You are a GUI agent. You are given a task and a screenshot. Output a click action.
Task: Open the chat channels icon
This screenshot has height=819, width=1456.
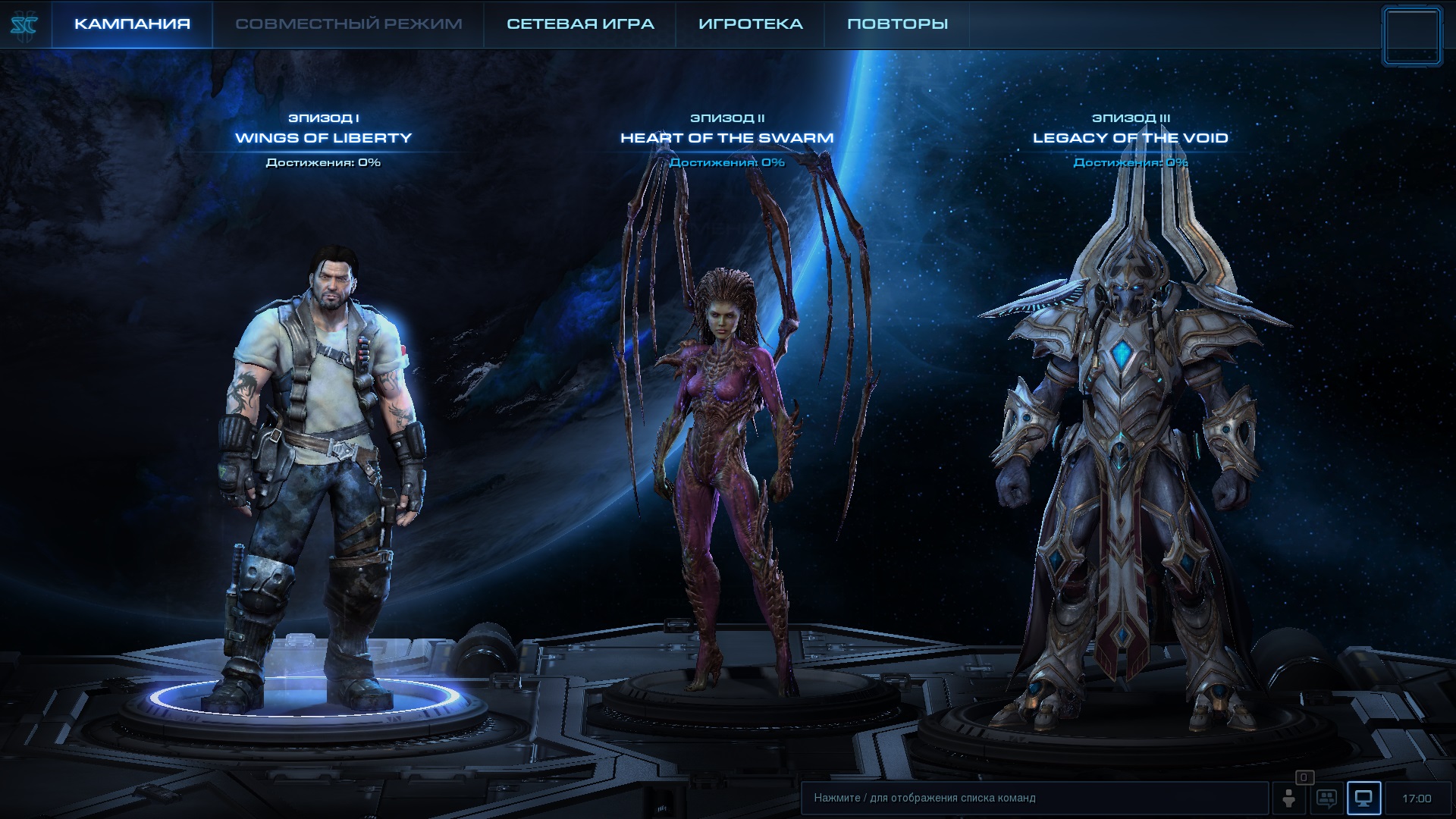coord(1326,799)
